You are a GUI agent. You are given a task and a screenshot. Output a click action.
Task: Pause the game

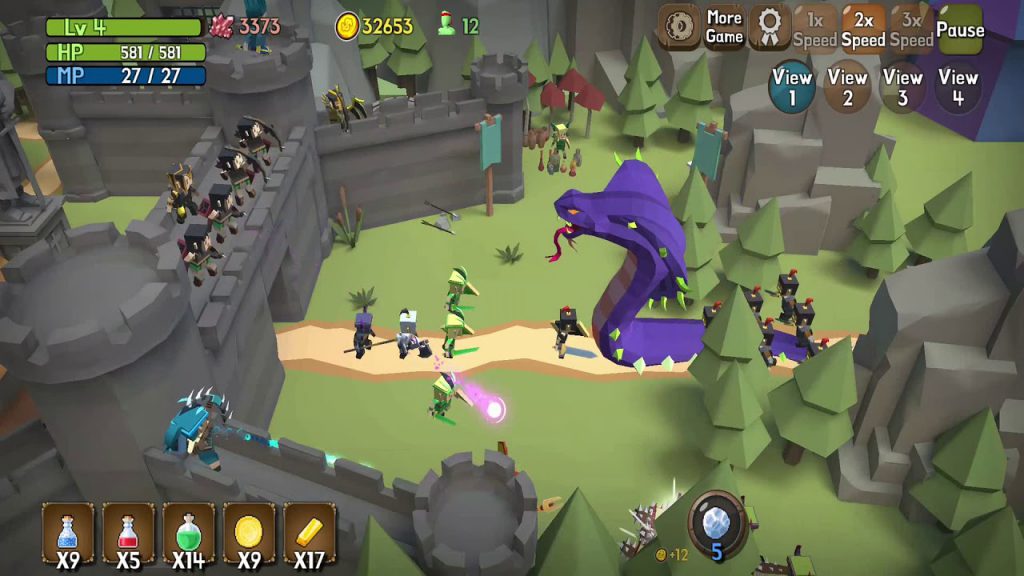point(960,27)
